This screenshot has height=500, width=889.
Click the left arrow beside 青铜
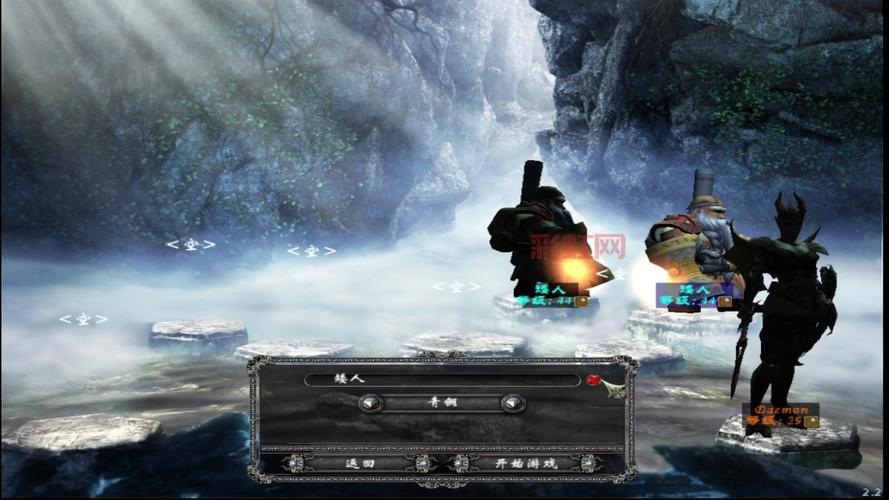371,403
